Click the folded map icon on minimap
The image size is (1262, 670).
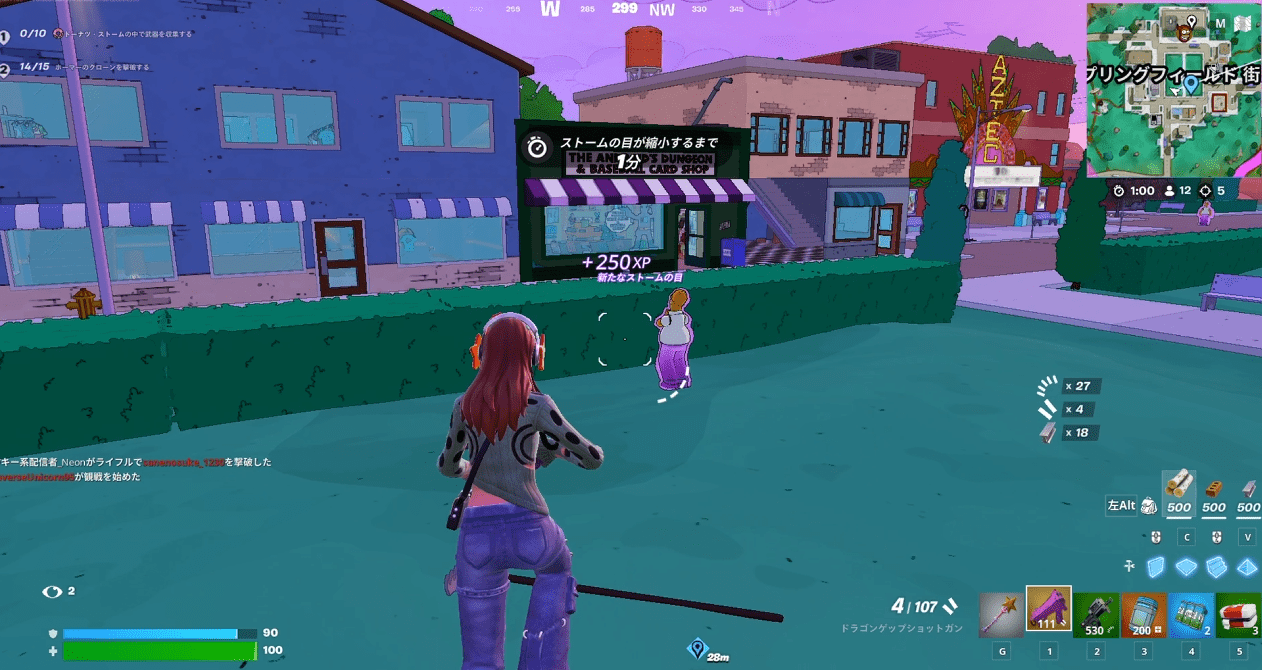tap(1243, 23)
